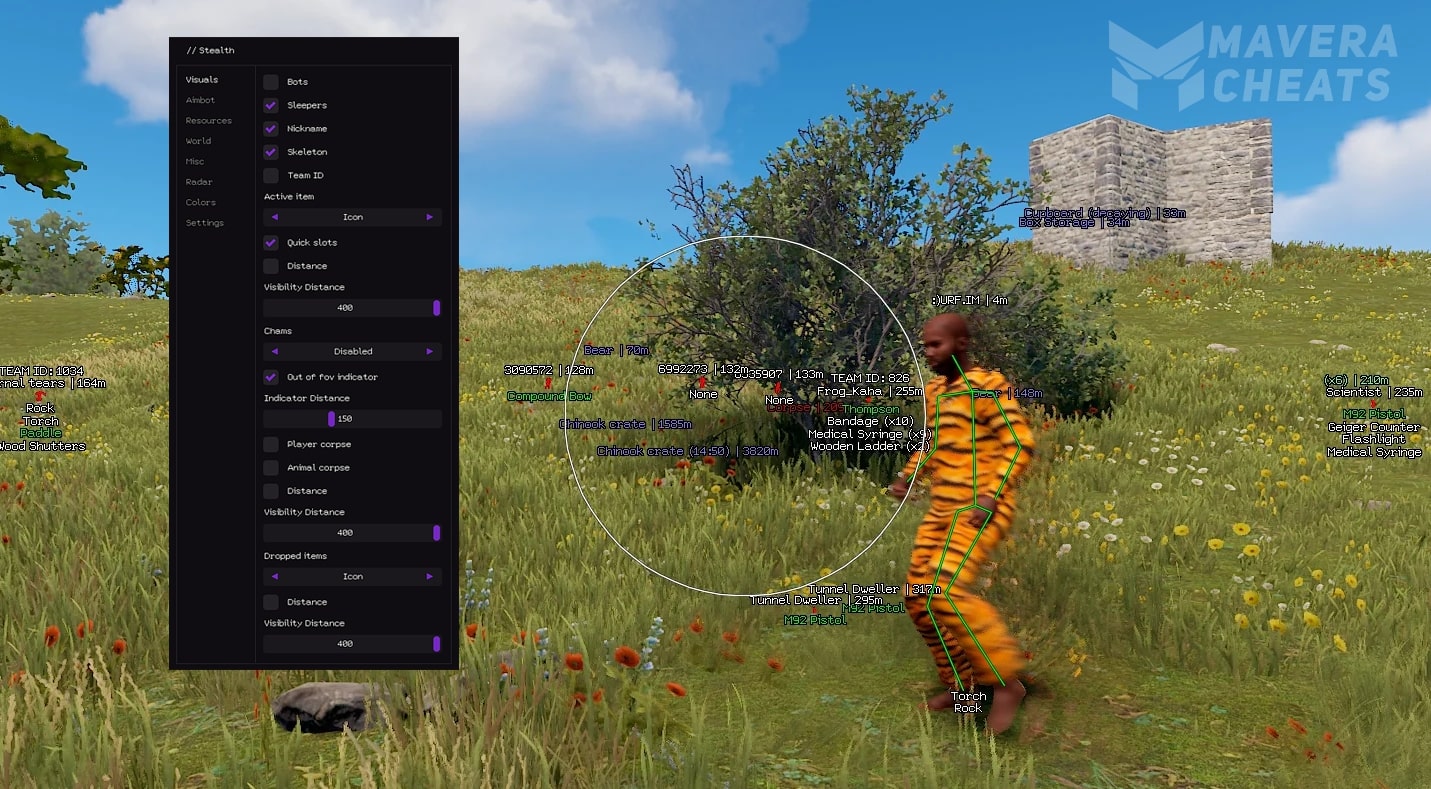Turn off Out of fov indicator
The height and width of the screenshot is (789, 1431).
[271, 377]
